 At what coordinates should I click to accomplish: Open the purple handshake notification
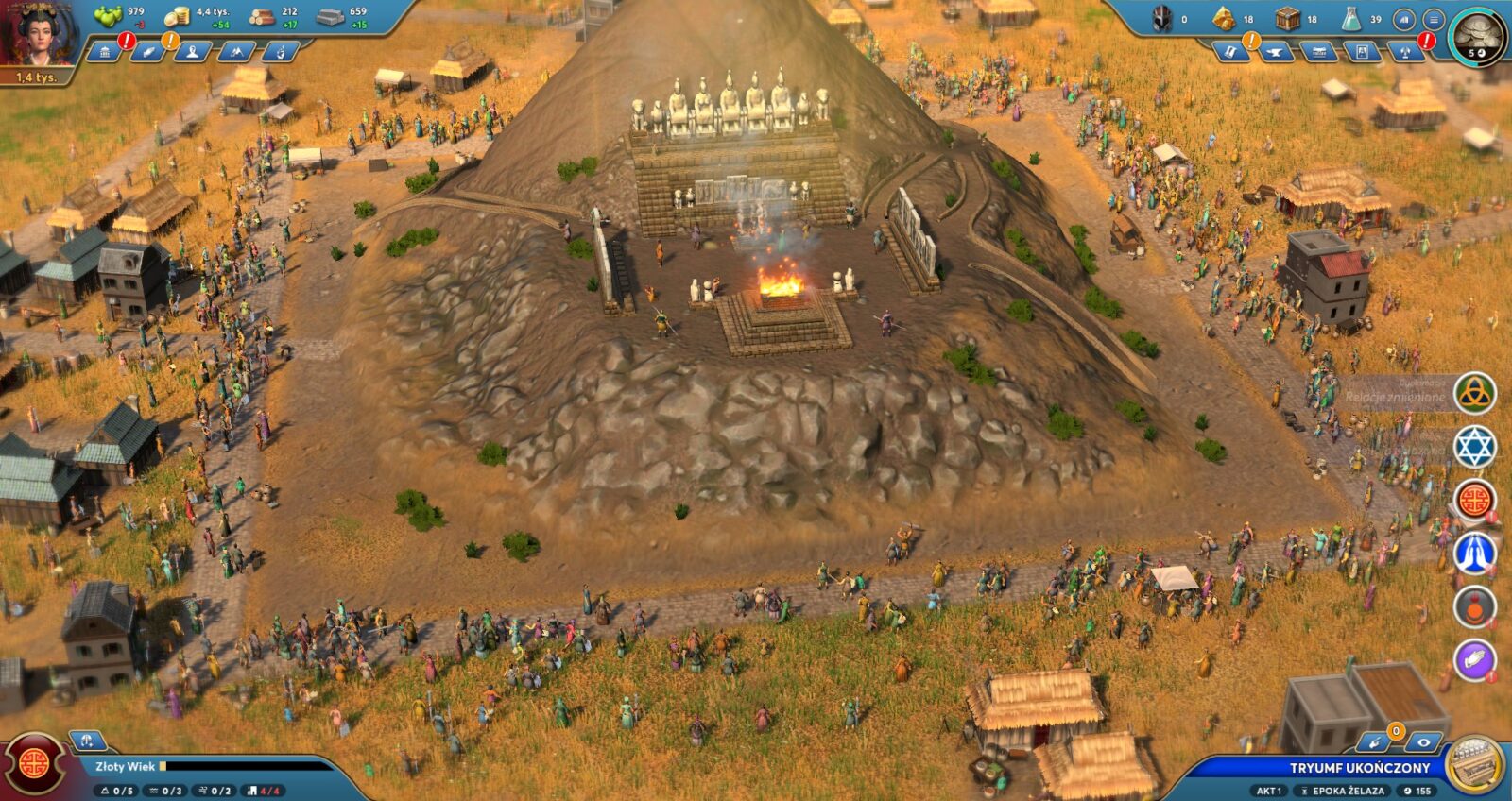click(1474, 660)
